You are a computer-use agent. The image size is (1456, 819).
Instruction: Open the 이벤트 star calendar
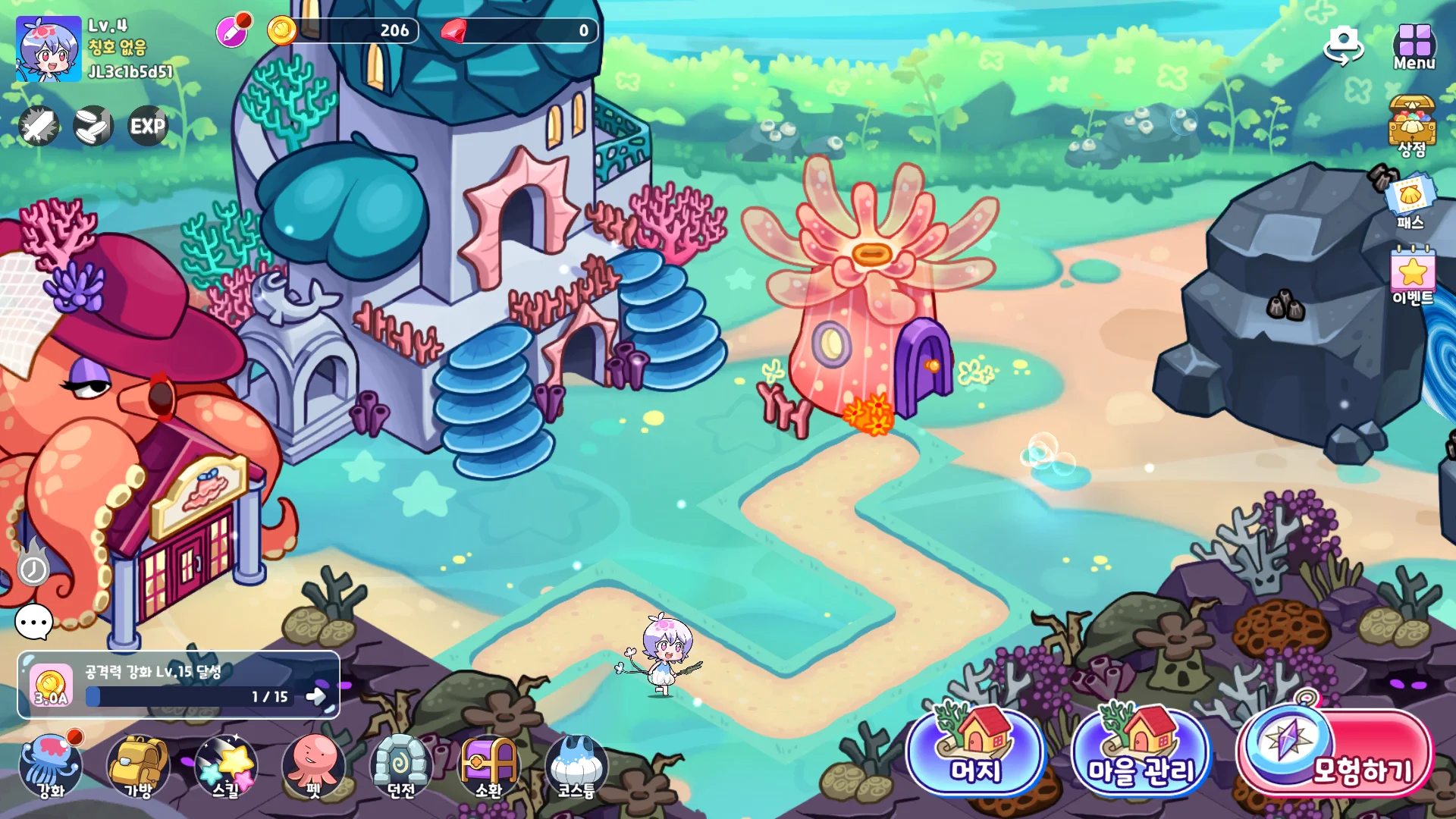coord(1412,275)
